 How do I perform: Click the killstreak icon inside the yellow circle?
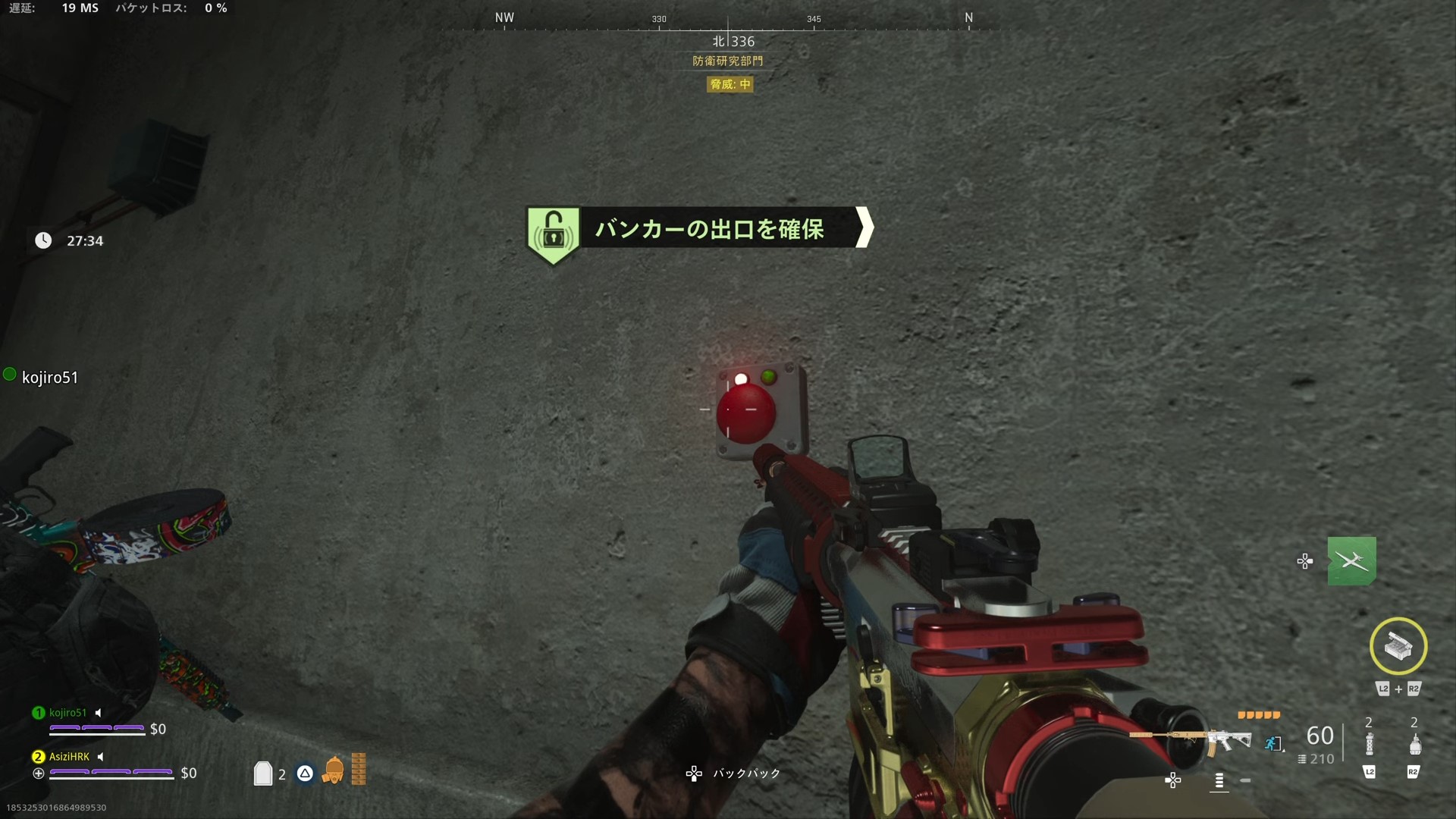pyautogui.click(x=1398, y=647)
